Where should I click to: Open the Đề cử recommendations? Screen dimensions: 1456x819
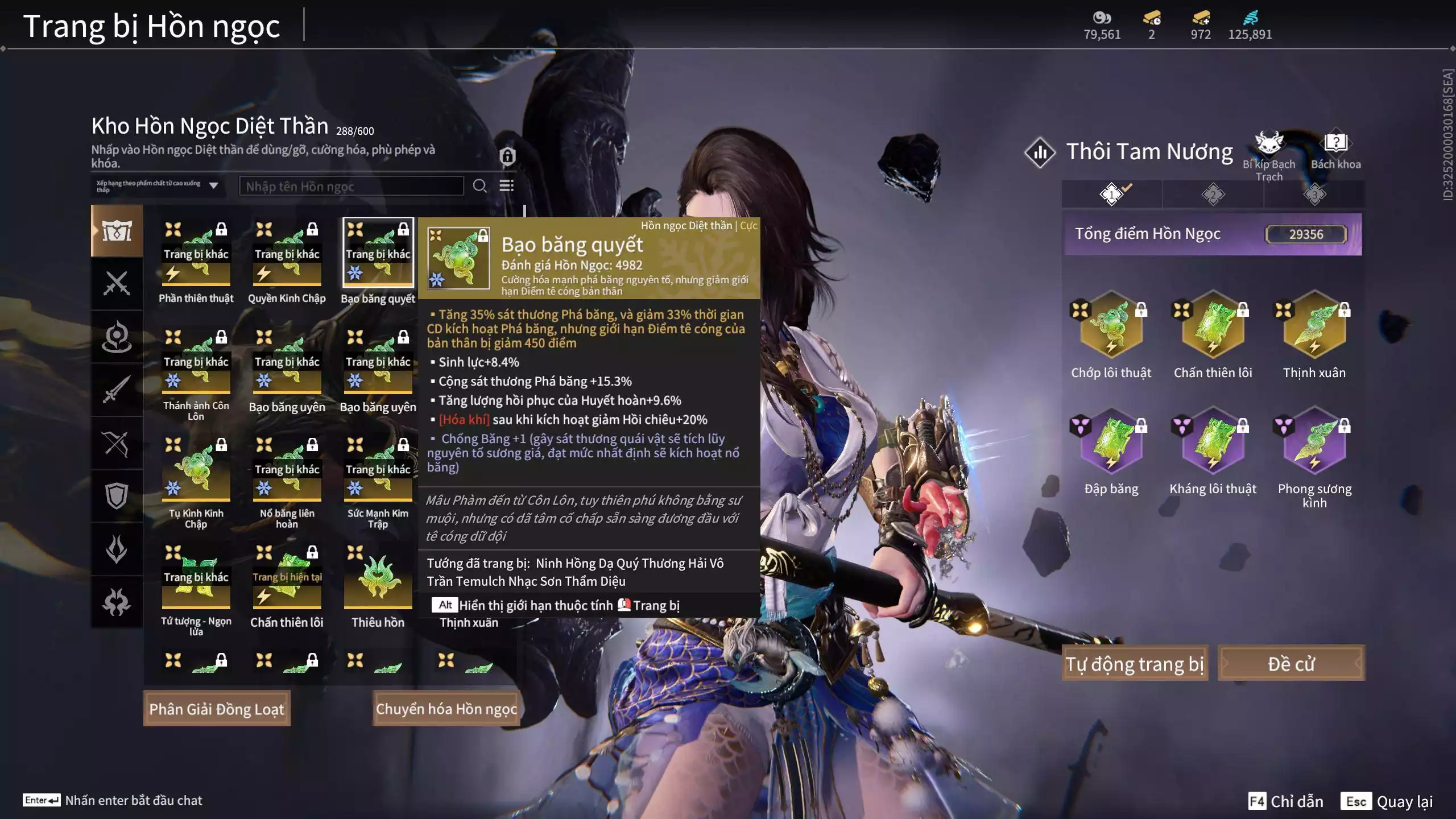click(1290, 663)
